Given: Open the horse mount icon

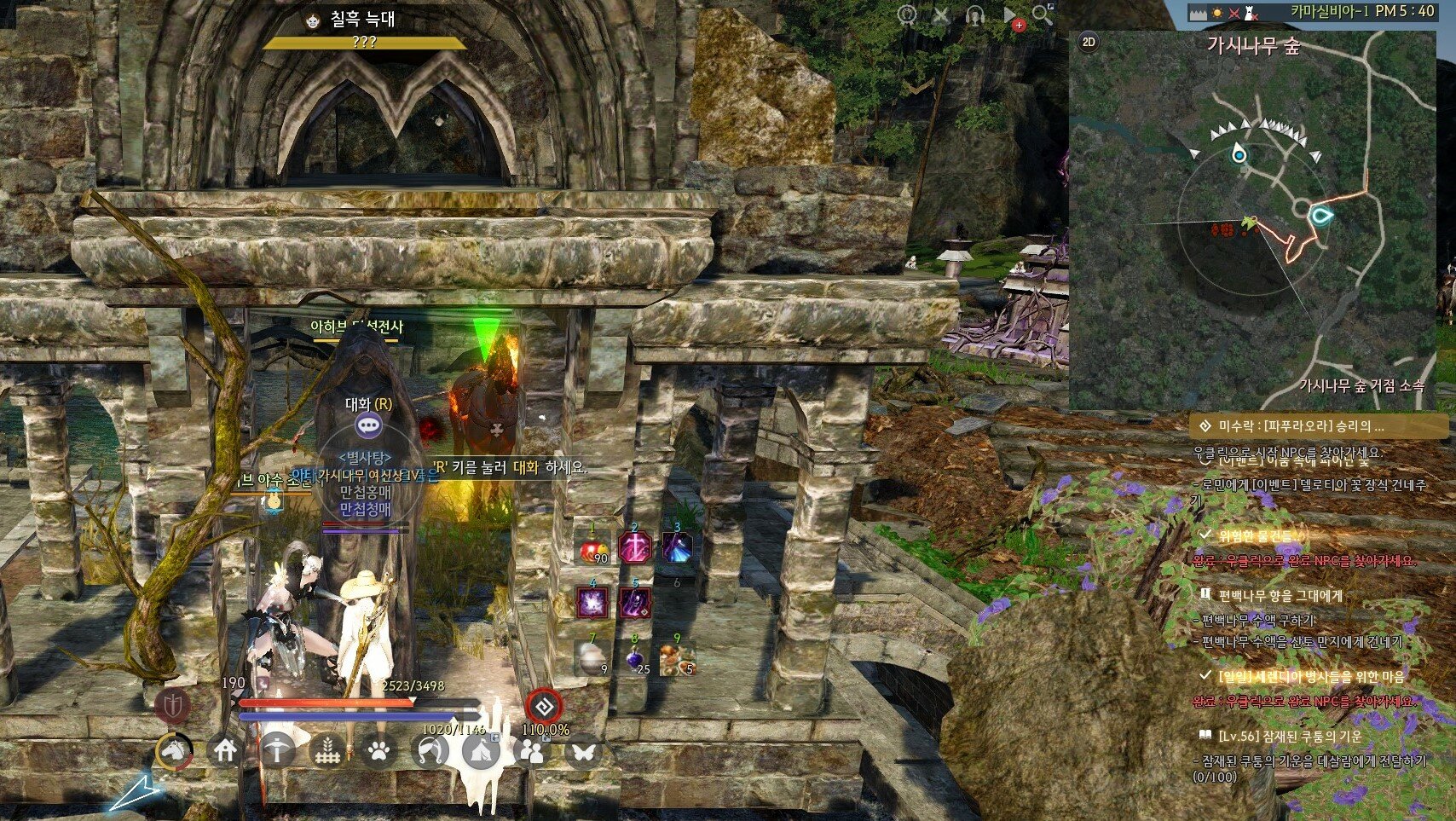Looking at the screenshot, I should pos(174,751).
